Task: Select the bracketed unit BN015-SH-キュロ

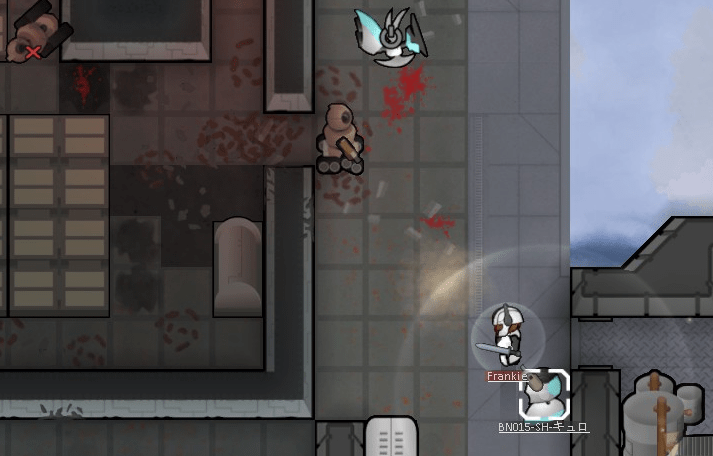Action: [x=544, y=395]
